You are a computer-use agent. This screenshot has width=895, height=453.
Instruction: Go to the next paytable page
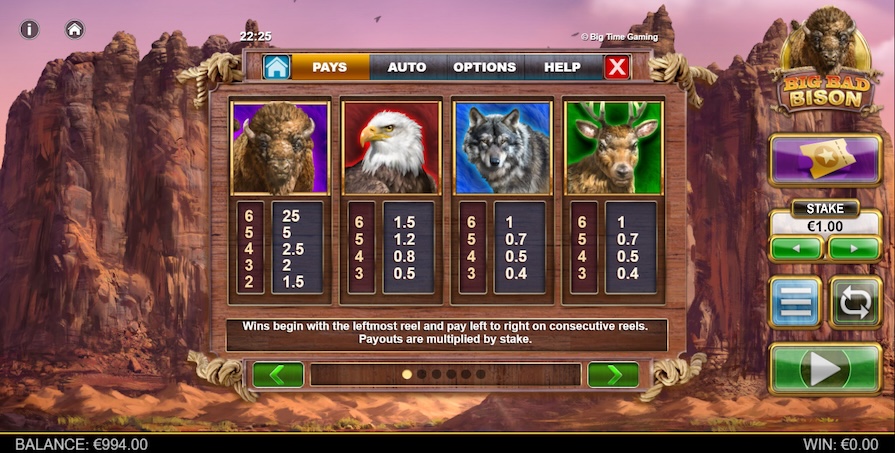click(x=612, y=375)
